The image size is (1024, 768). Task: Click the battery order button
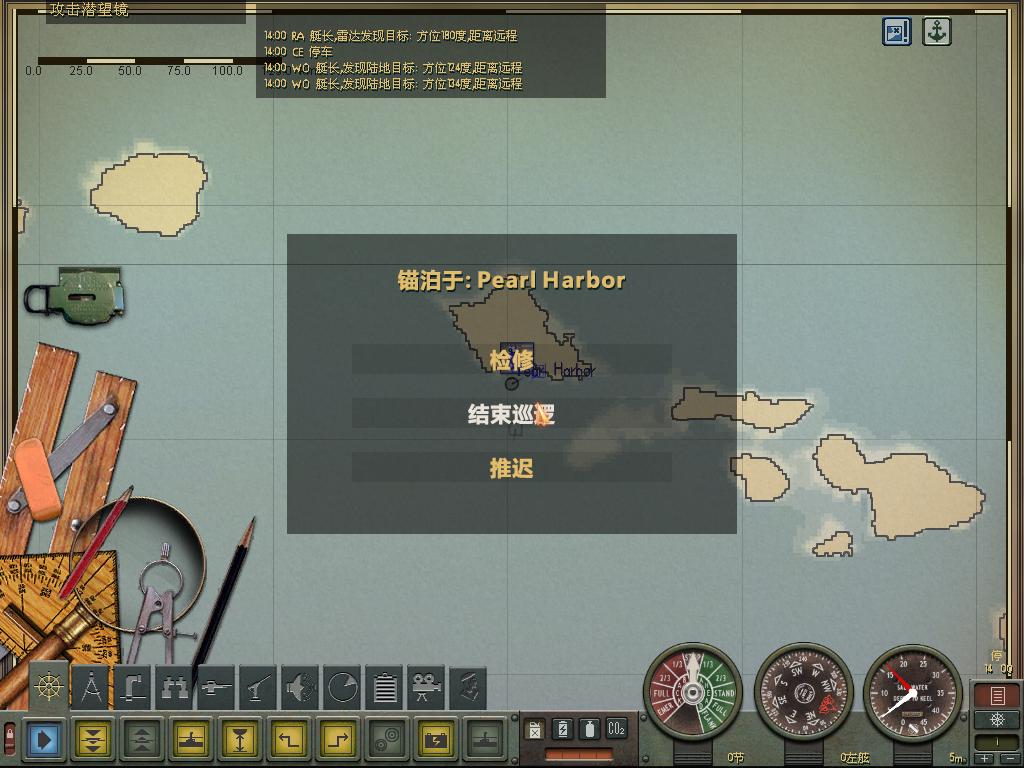point(438,740)
